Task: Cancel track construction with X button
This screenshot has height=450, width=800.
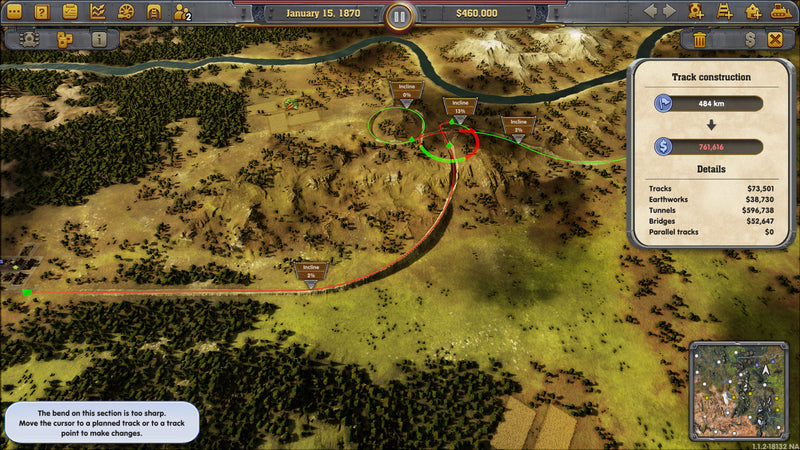Action: click(x=775, y=40)
